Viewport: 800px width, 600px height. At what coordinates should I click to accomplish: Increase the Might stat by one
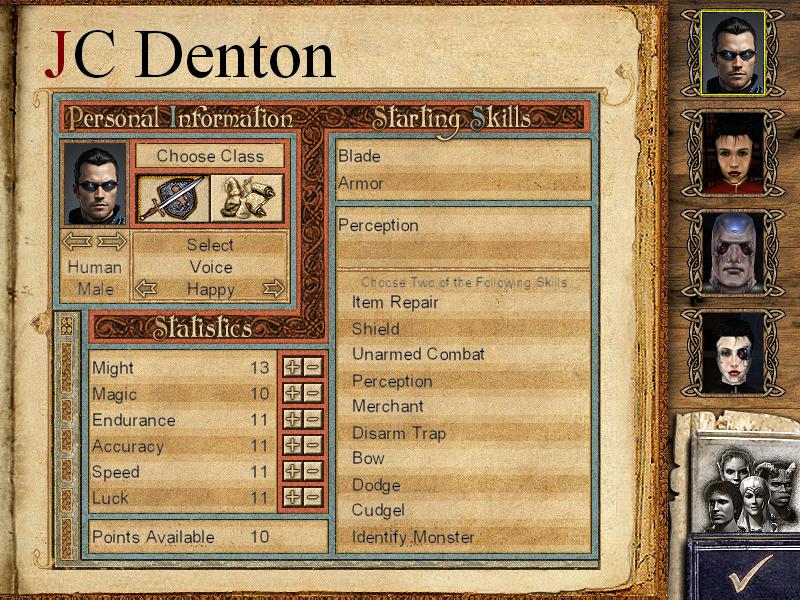pyautogui.click(x=293, y=367)
